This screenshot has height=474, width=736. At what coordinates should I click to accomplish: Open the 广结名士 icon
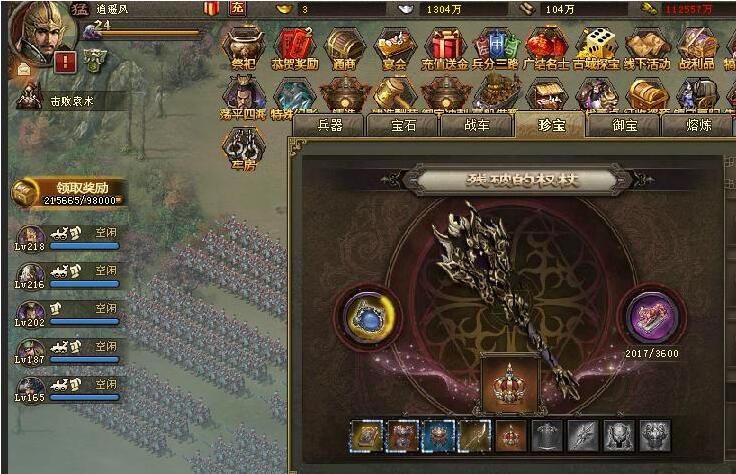pos(546,45)
